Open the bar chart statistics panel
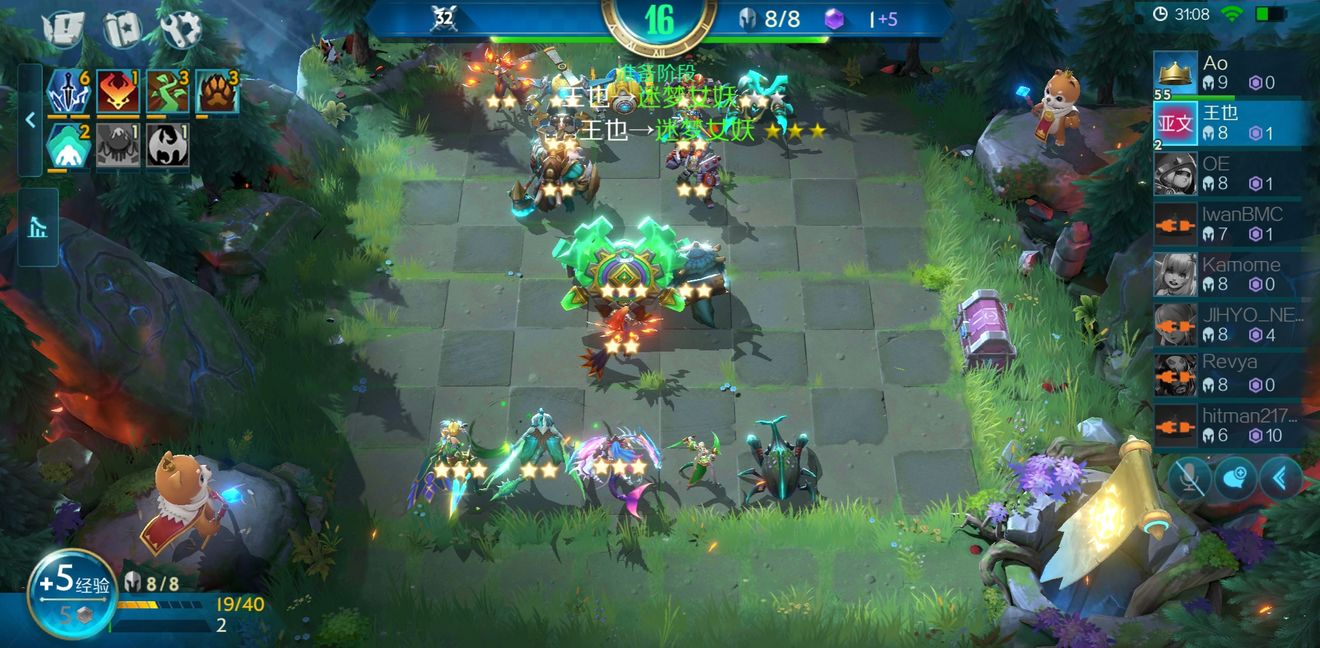This screenshot has height=648, width=1320. (x=38, y=227)
